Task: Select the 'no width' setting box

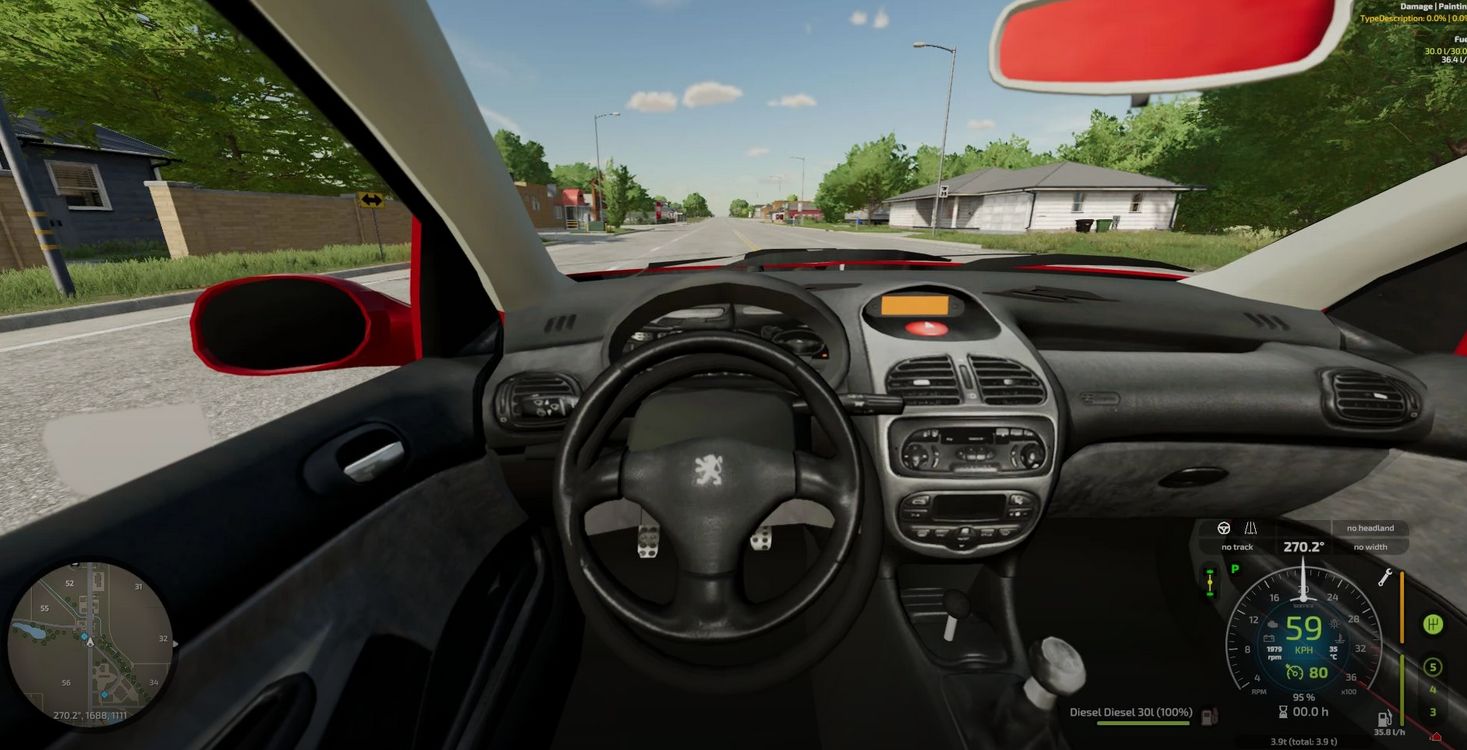Action: (x=1369, y=547)
